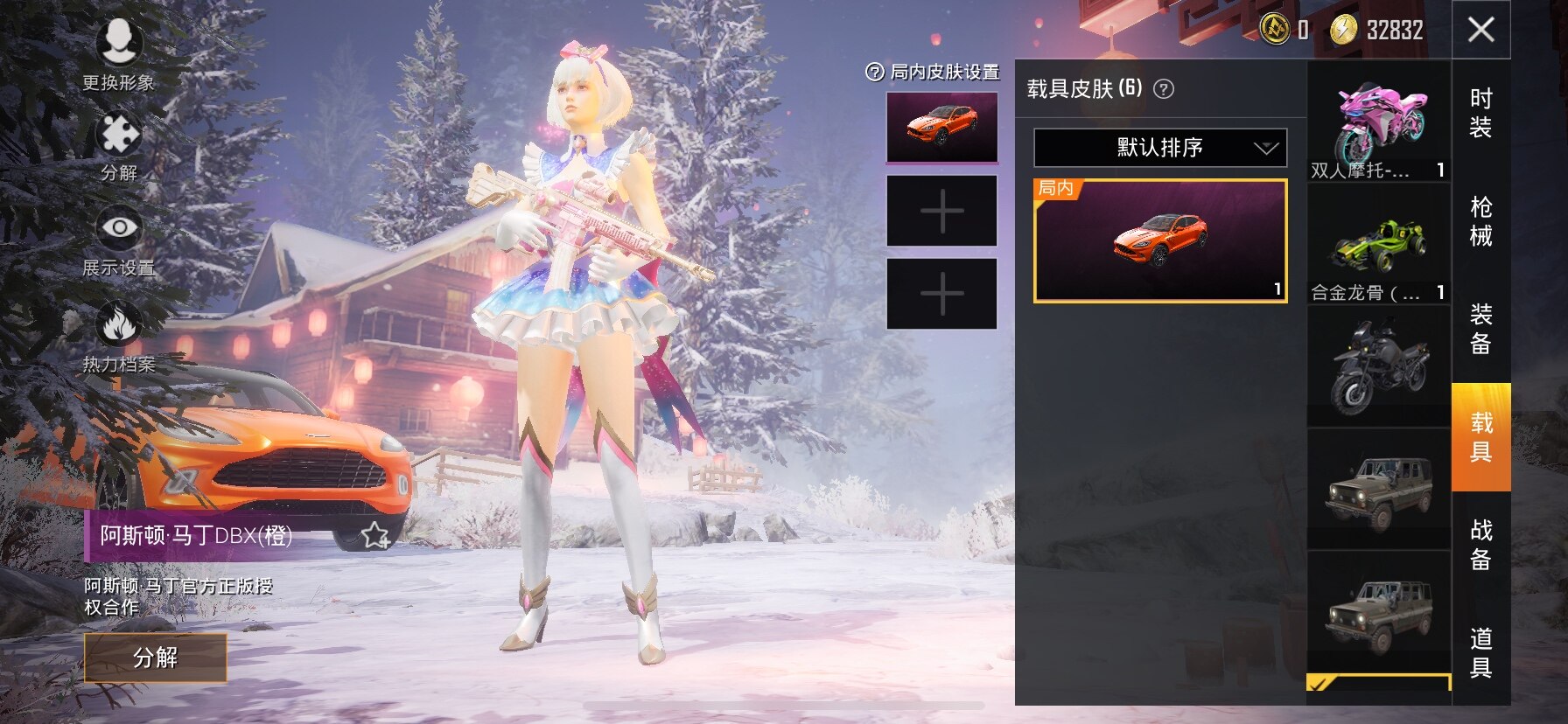The width and height of the screenshot is (1568, 724).
Task: Pick the black motorcycle vehicle
Action: pos(1379,367)
